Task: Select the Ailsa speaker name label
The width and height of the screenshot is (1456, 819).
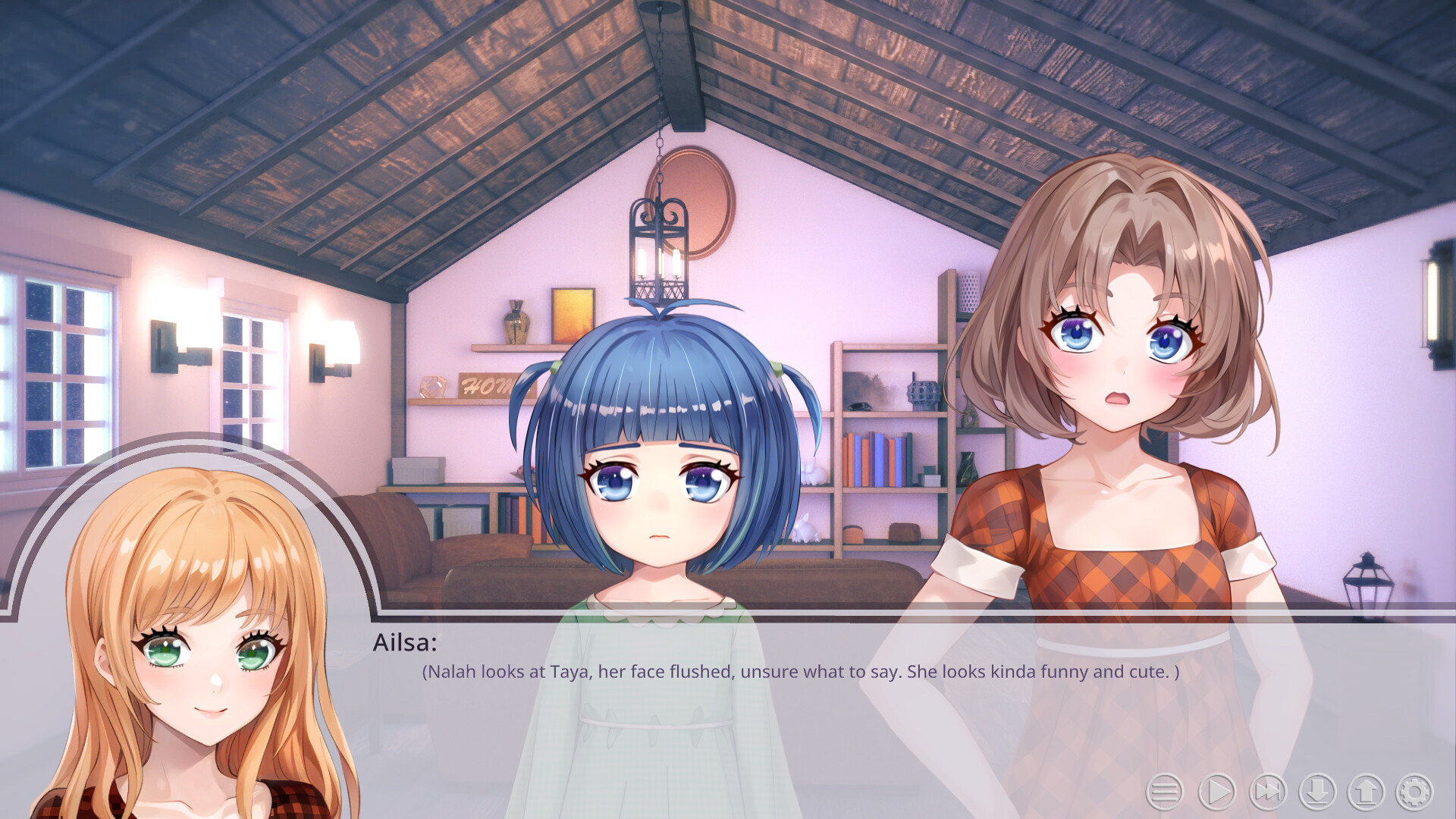Action: 406,645
